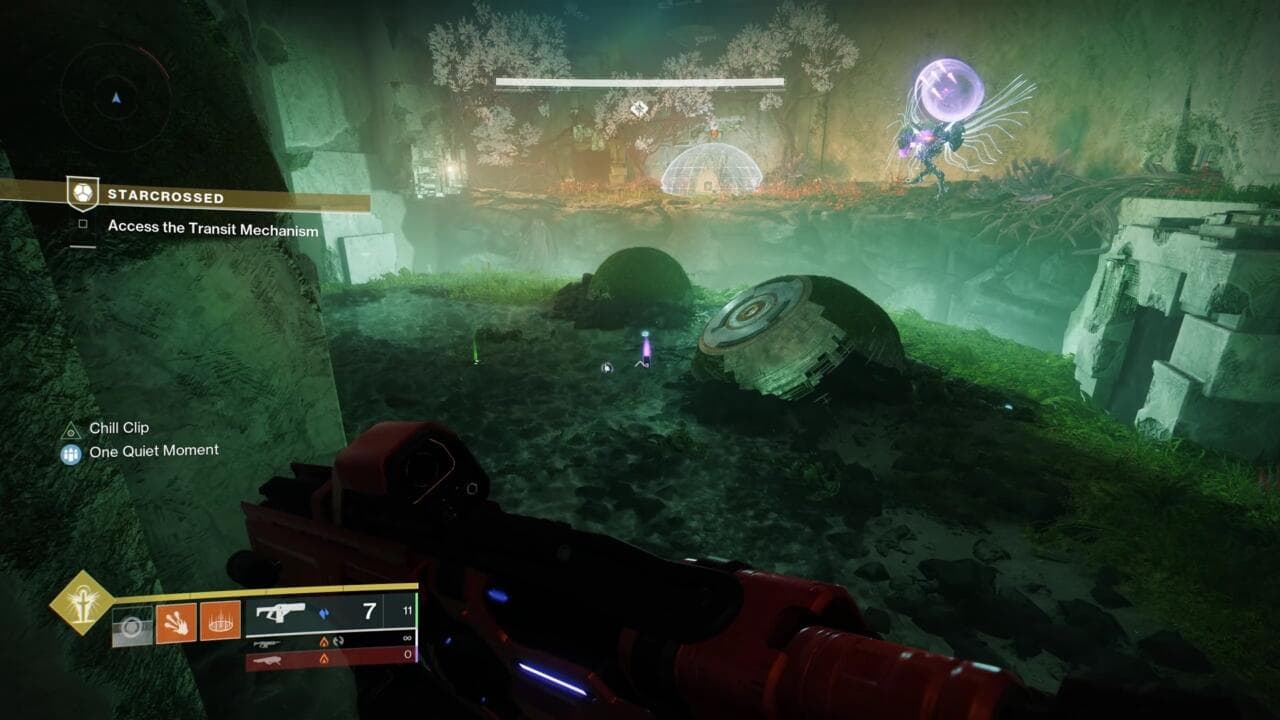Click the infinity ammo counter
This screenshot has width=1280, height=720.
pos(406,638)
